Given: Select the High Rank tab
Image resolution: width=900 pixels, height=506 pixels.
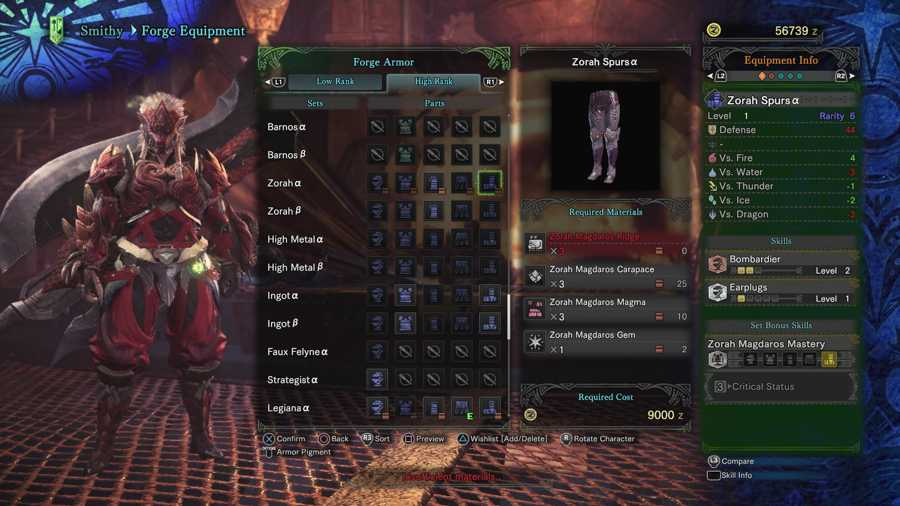Looking at the screenshot, I should (x=433, y=82).
